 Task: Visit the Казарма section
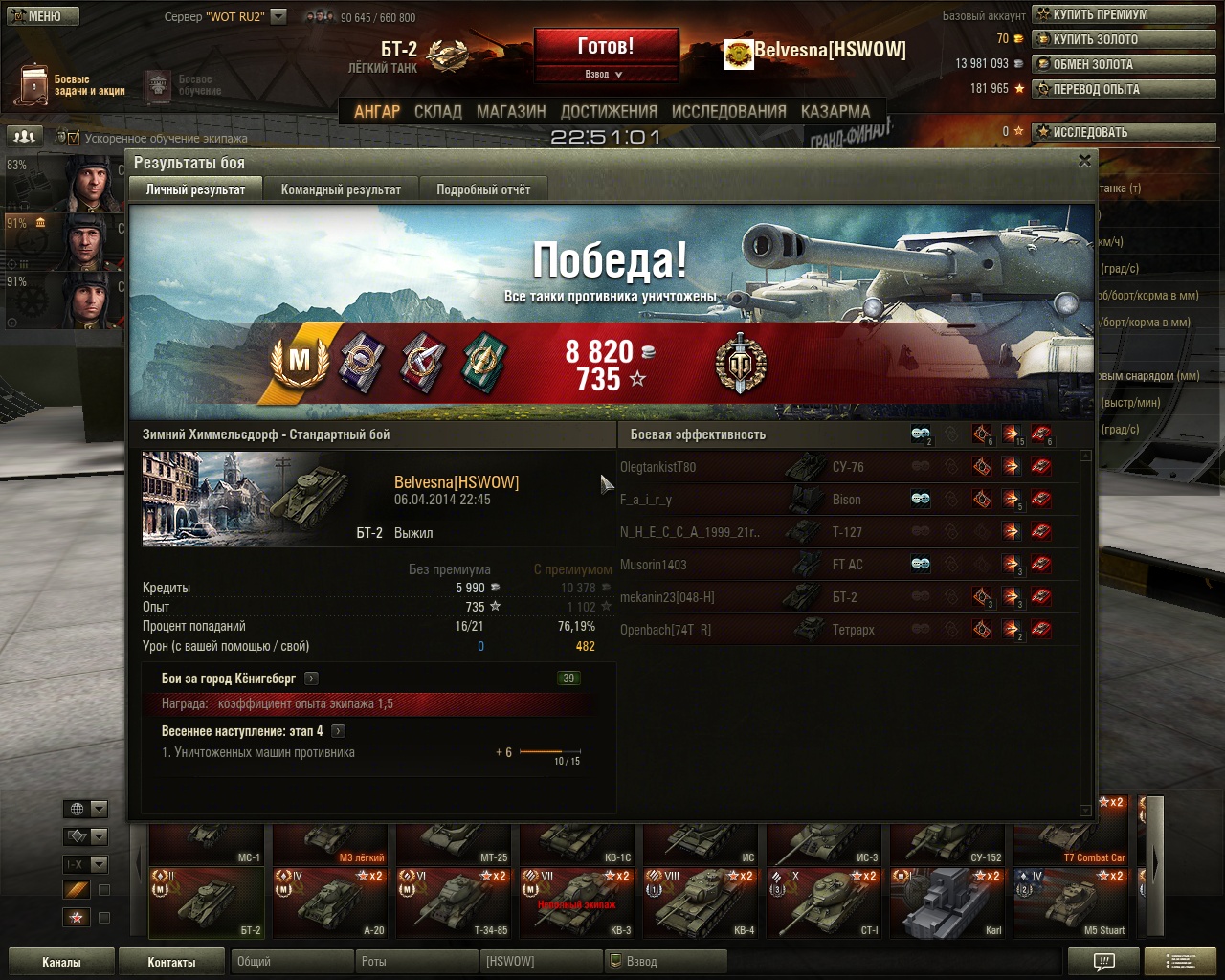point(835,111)
